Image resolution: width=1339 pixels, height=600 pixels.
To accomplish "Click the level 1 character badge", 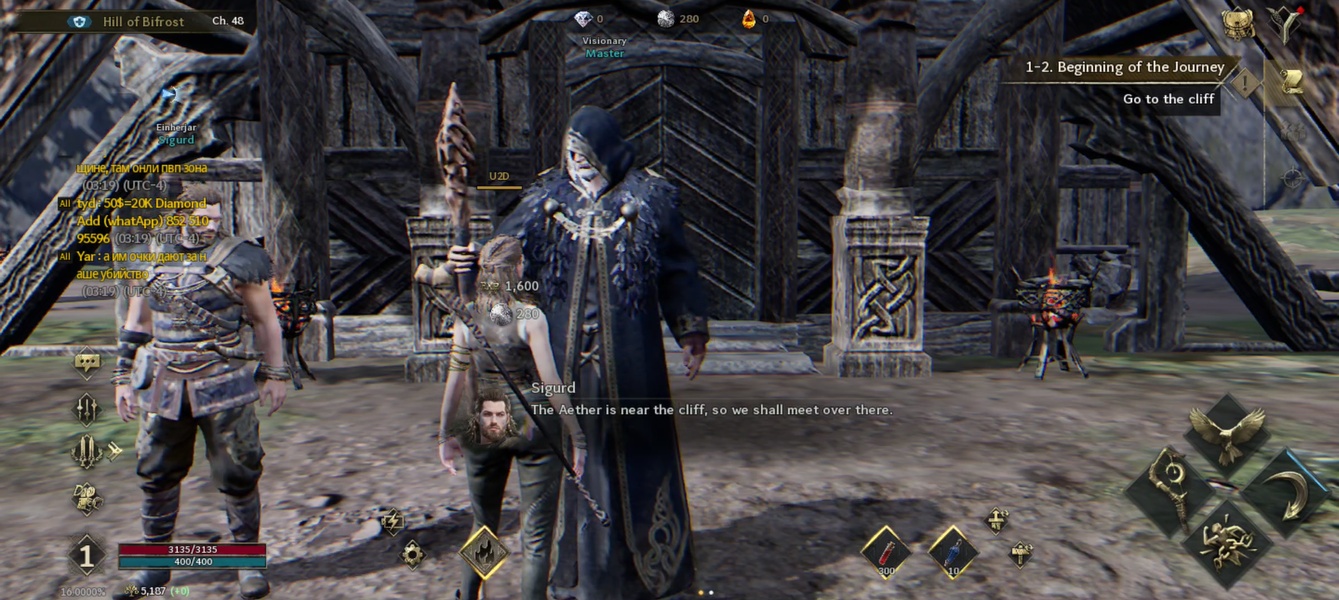I will click(x=87, y=555).
